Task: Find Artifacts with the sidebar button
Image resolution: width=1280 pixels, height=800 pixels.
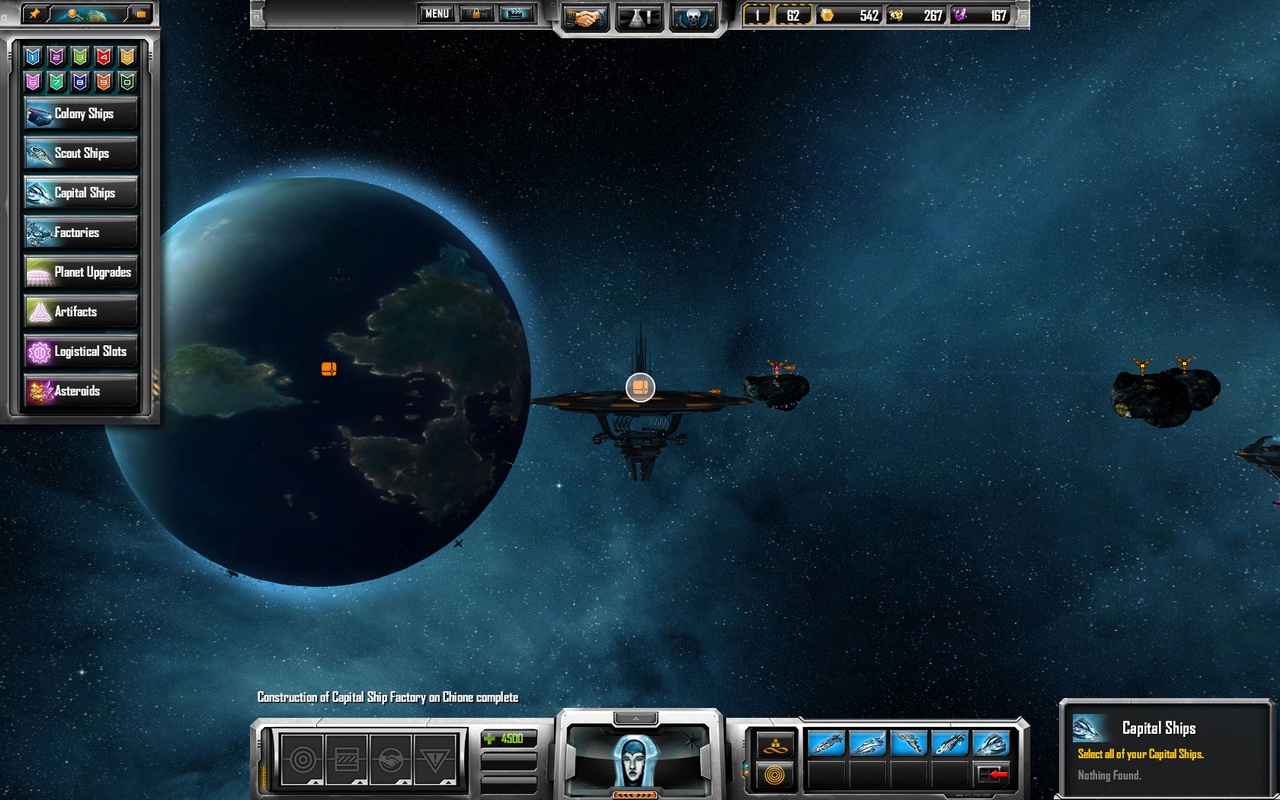Action: tap(80, 312)
